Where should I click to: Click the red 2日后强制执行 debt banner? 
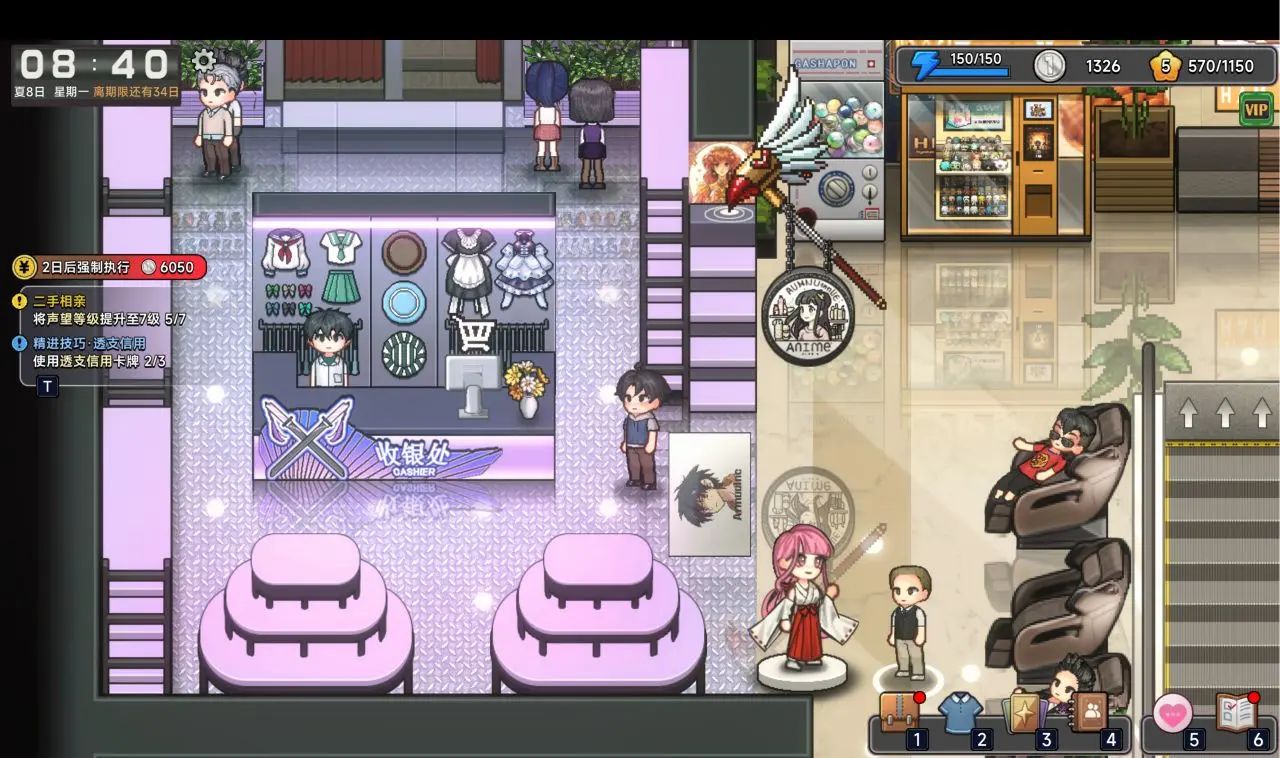[110, 267]
